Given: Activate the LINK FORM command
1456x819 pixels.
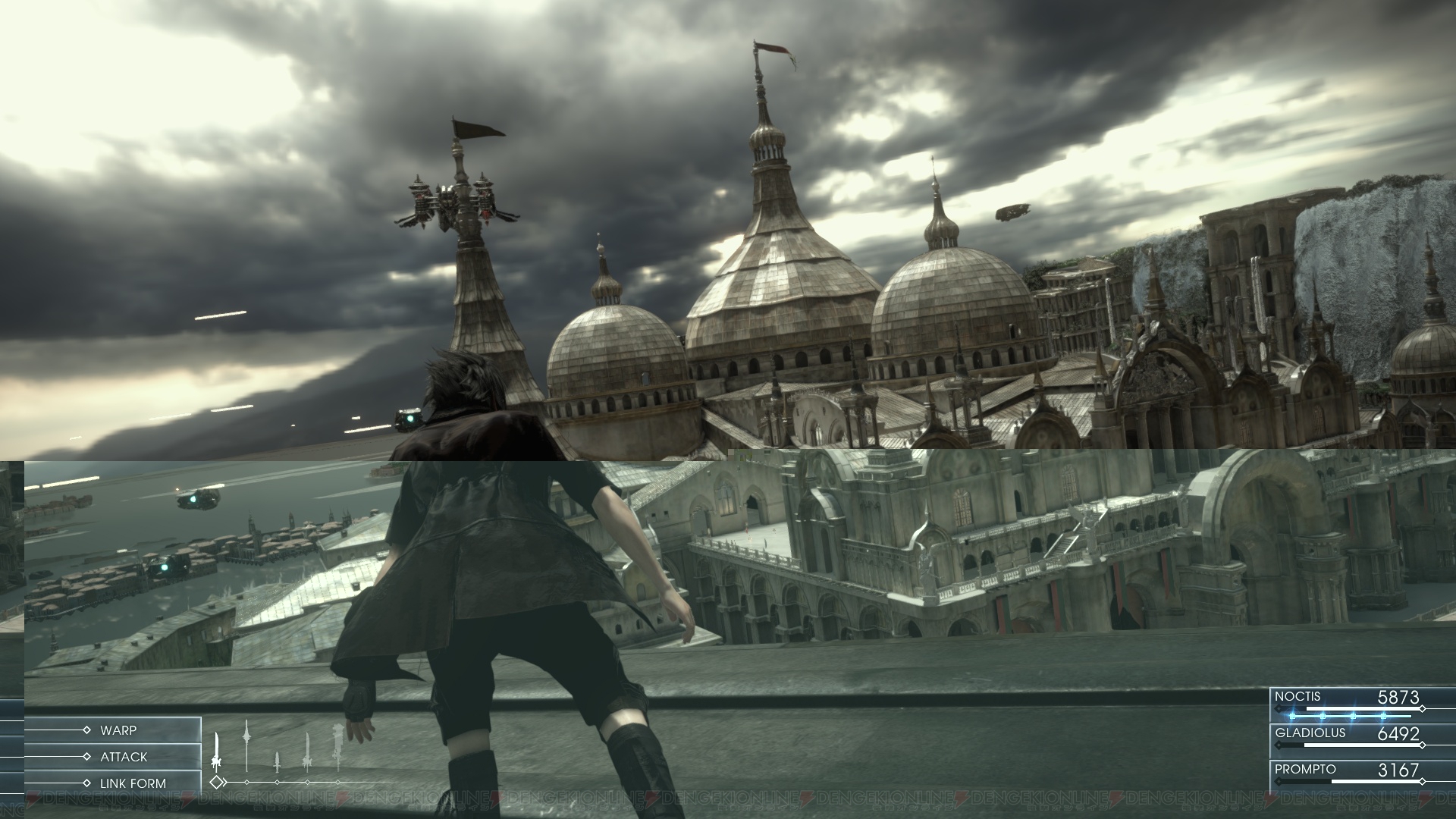Looking at the screenshot, I should tap(133, 783).
